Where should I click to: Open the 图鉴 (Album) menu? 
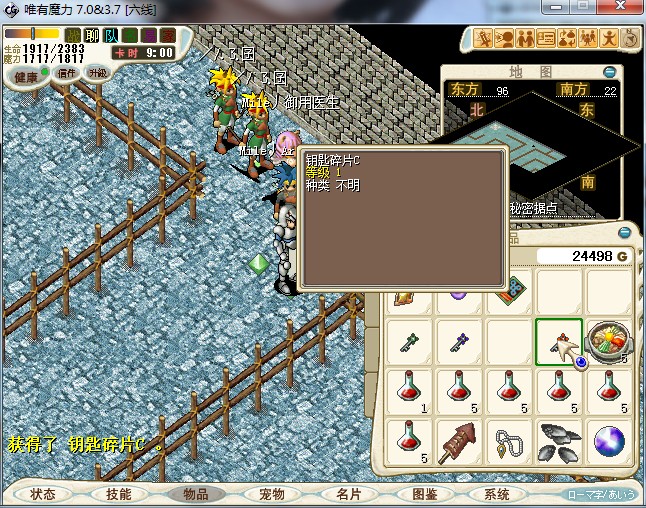pos(424,494)
